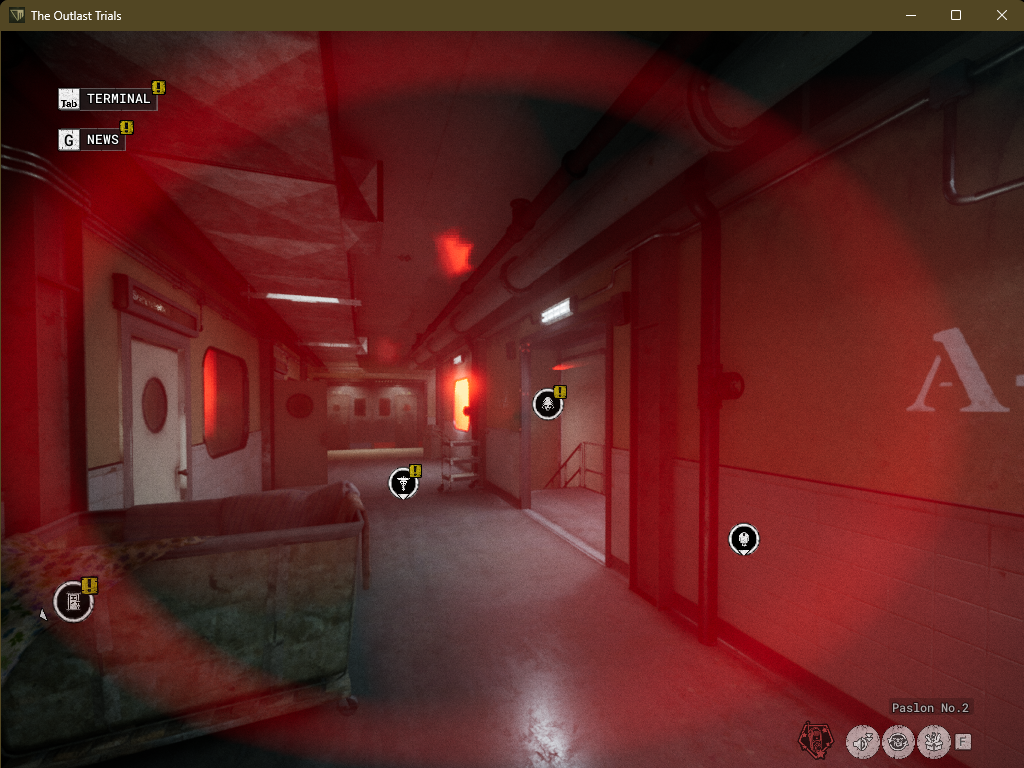Open the TERMINAL menu label
The width and height of the screenshot is (1024, 768).
tap(118, 99)
